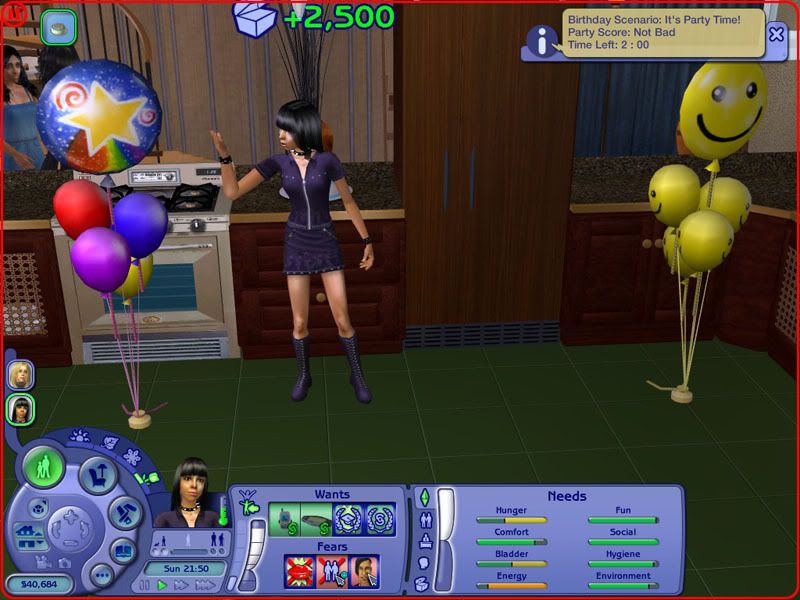This screenshot has width=800, height=600.
Task: Click the crossed-out lips fear slot
Action: point(300,571)
